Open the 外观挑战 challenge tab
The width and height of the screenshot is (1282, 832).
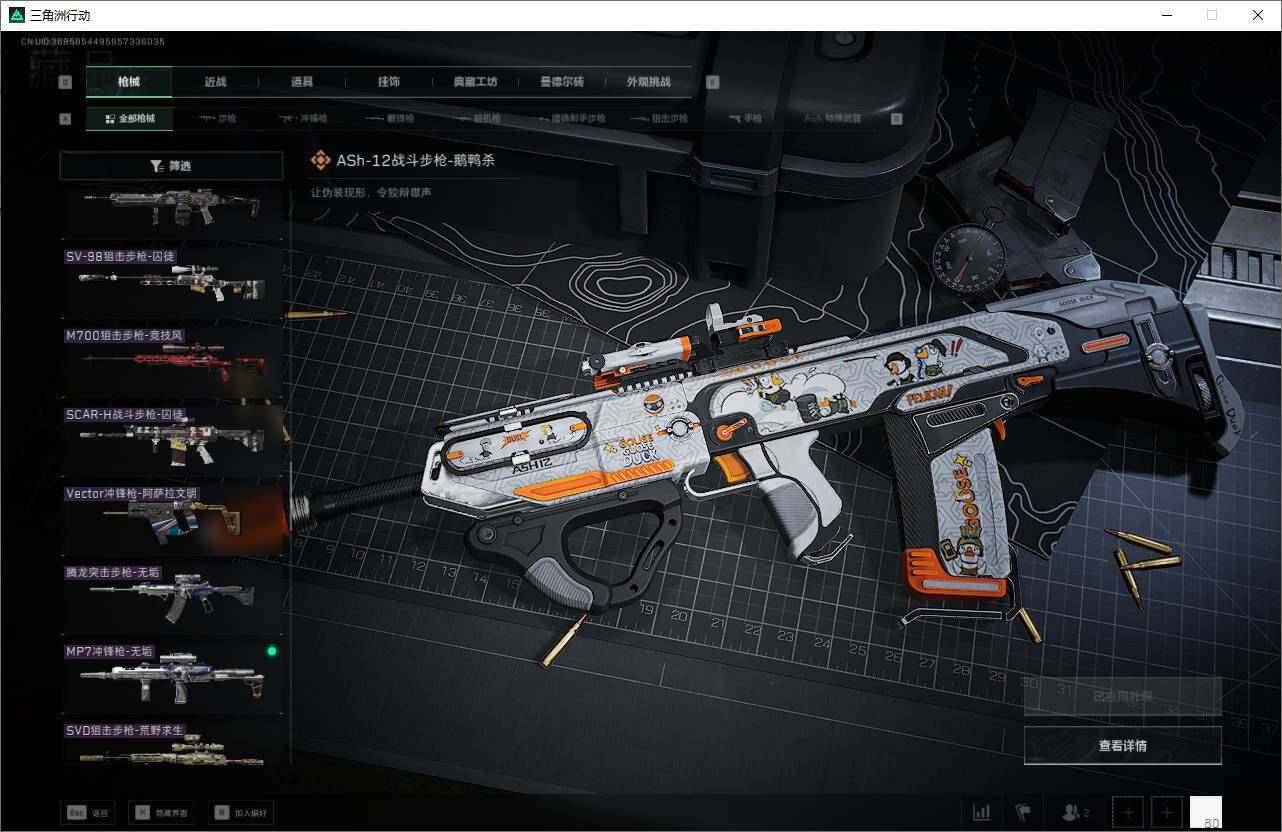pos(648,82)
